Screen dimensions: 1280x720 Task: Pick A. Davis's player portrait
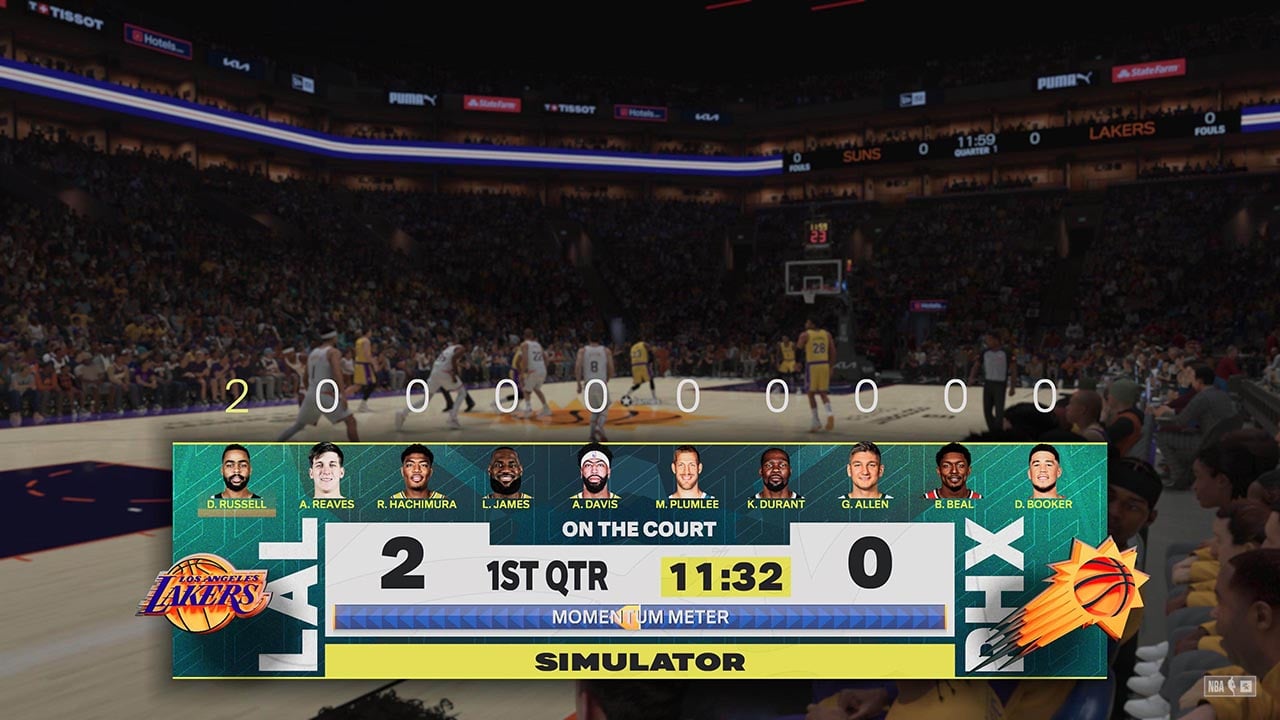coord(595,472)
